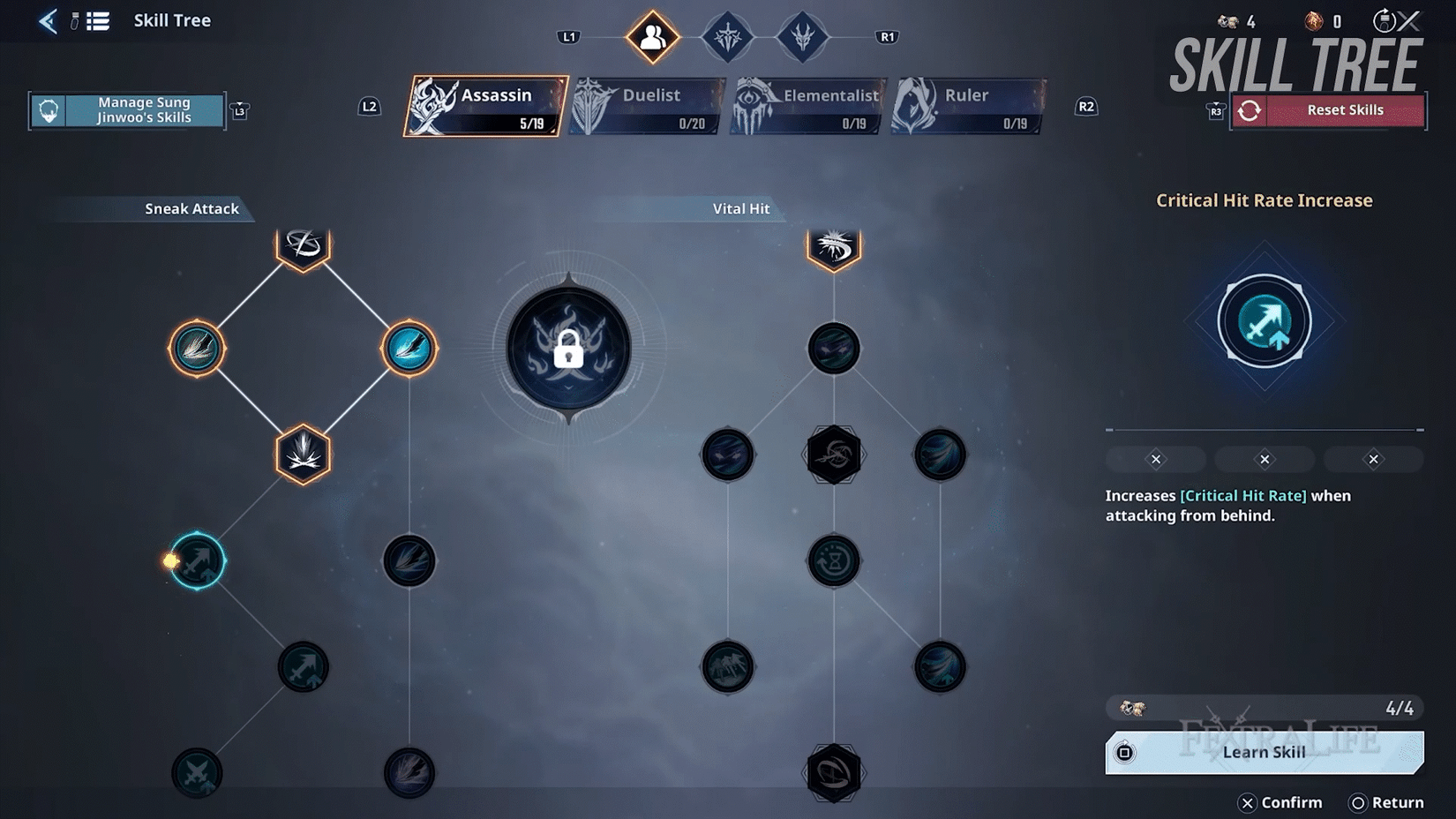Toggle the first empty enhancement slot

pos(1154,459)
